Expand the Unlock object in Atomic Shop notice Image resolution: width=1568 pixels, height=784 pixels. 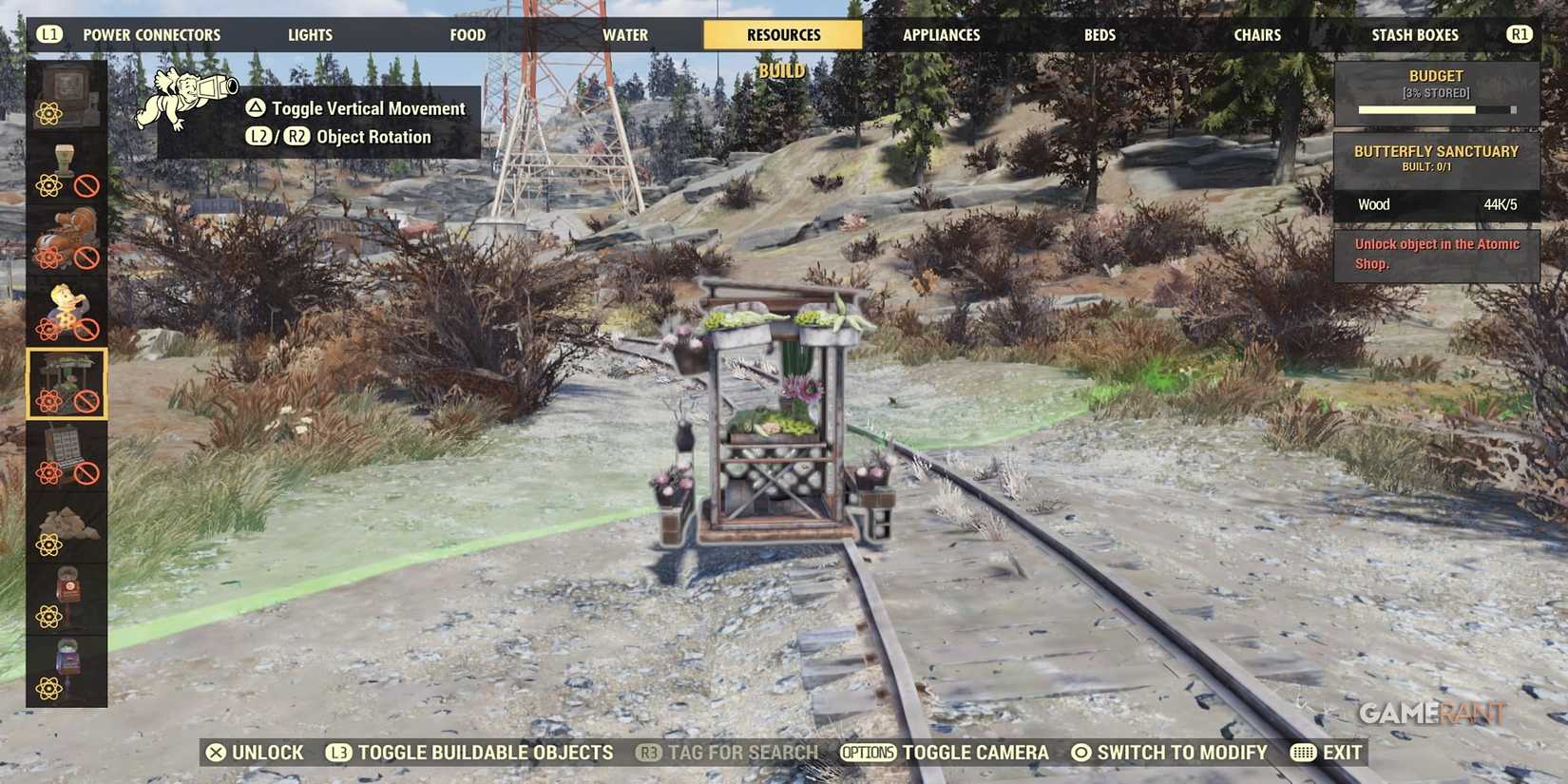pos(1435,254)
